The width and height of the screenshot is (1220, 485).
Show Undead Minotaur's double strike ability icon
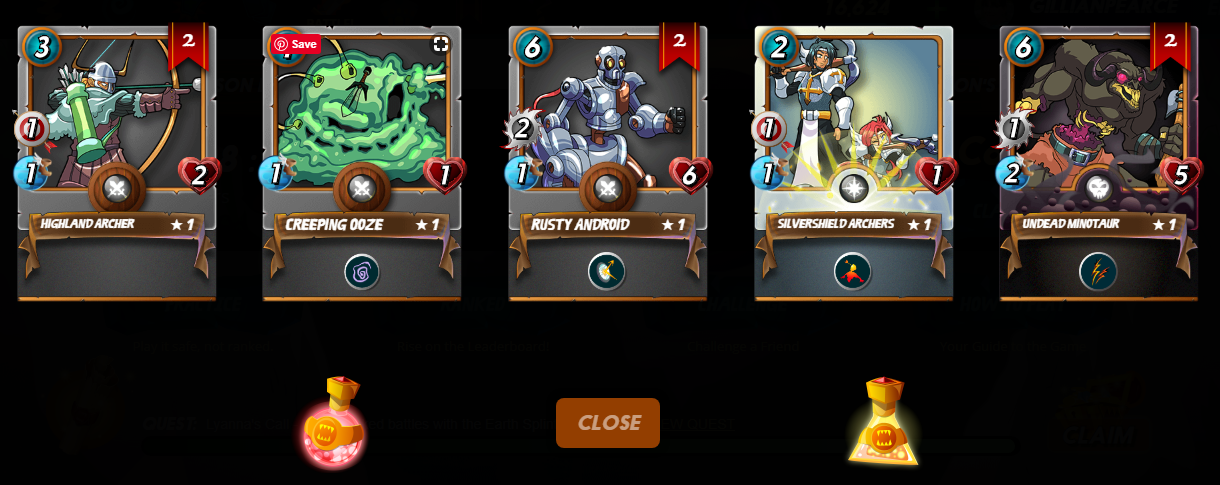point(1097,271)
